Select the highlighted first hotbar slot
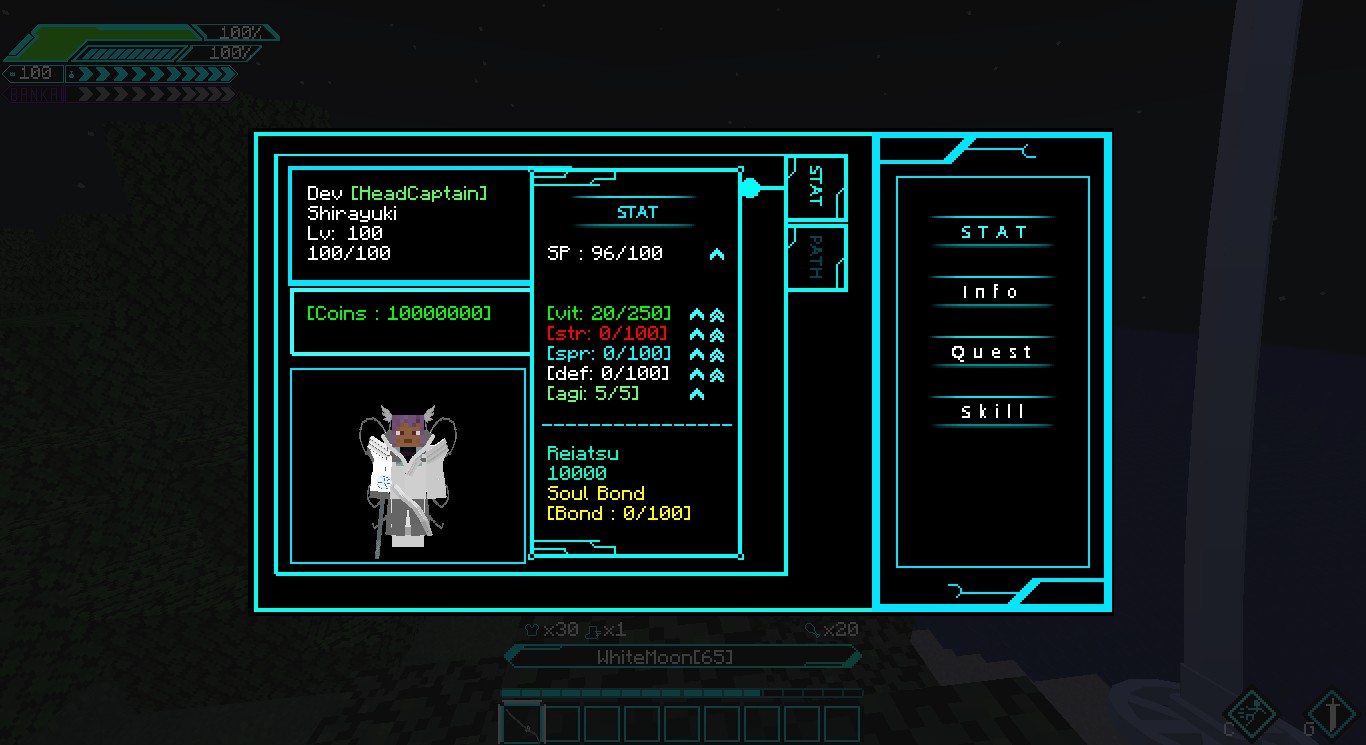The height and width of the screenshot is (745, 1366). click(521, 724)
